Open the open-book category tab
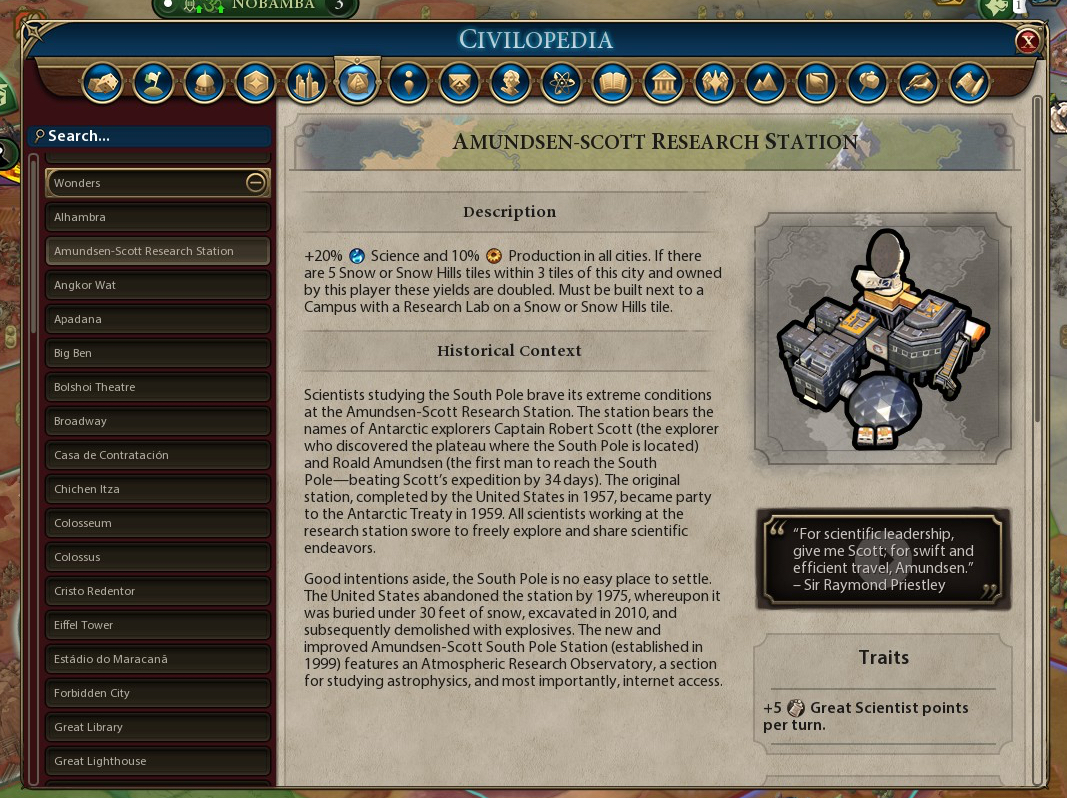Screen dimensions: 1067x798 click(612, 83)
